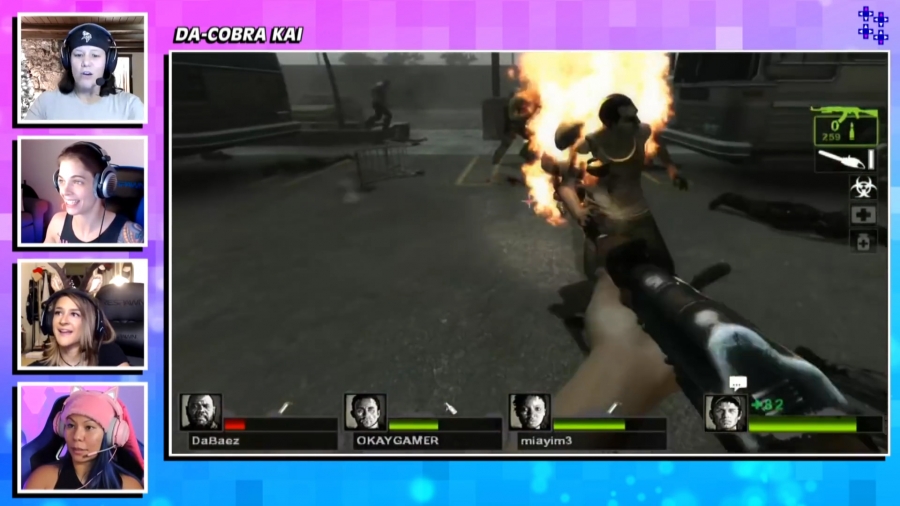
Task: Select OKAYGAMER's teammate portrait
Action: (x=365, y=411)
